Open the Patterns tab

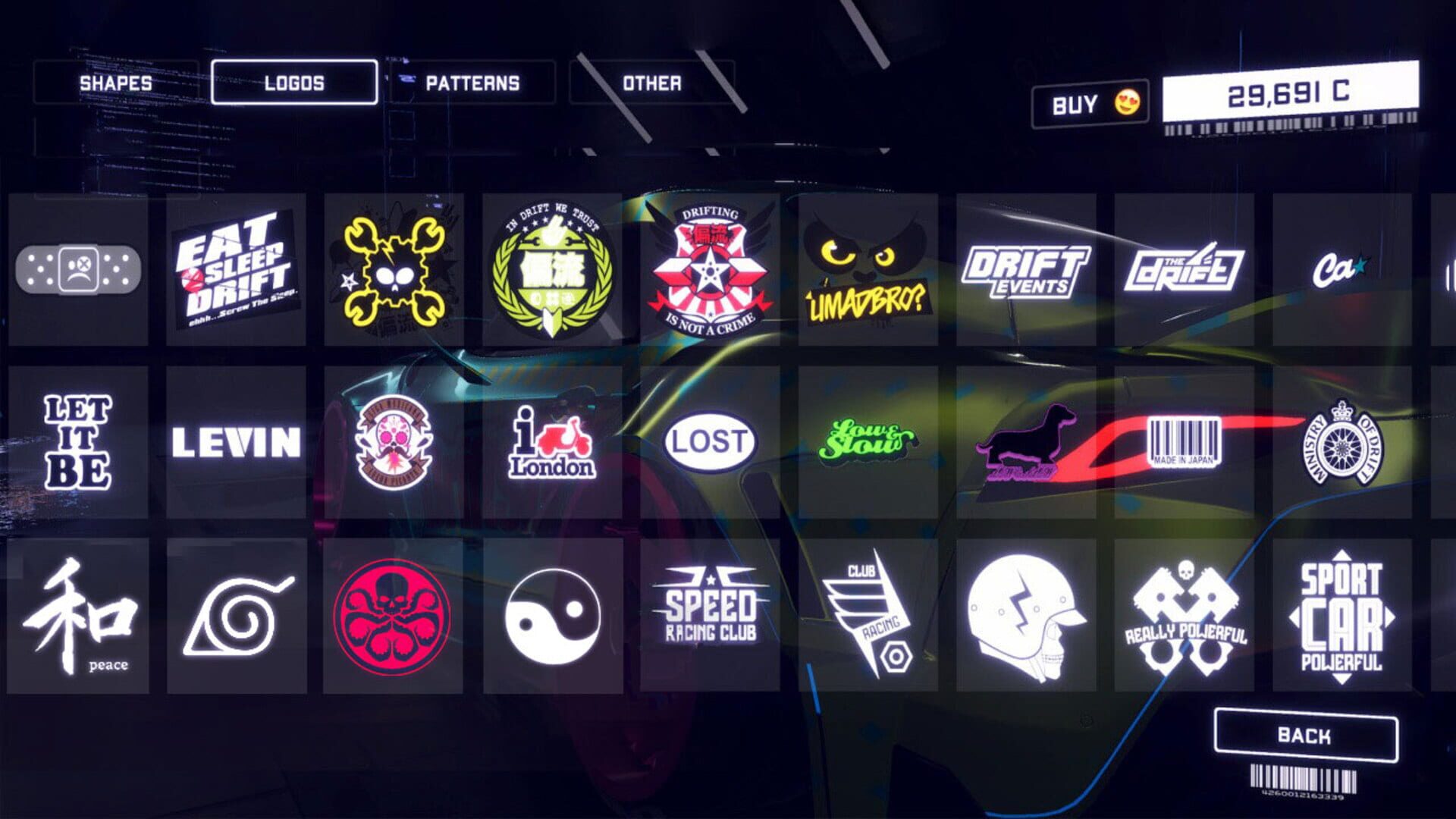[x=470, y=83]
